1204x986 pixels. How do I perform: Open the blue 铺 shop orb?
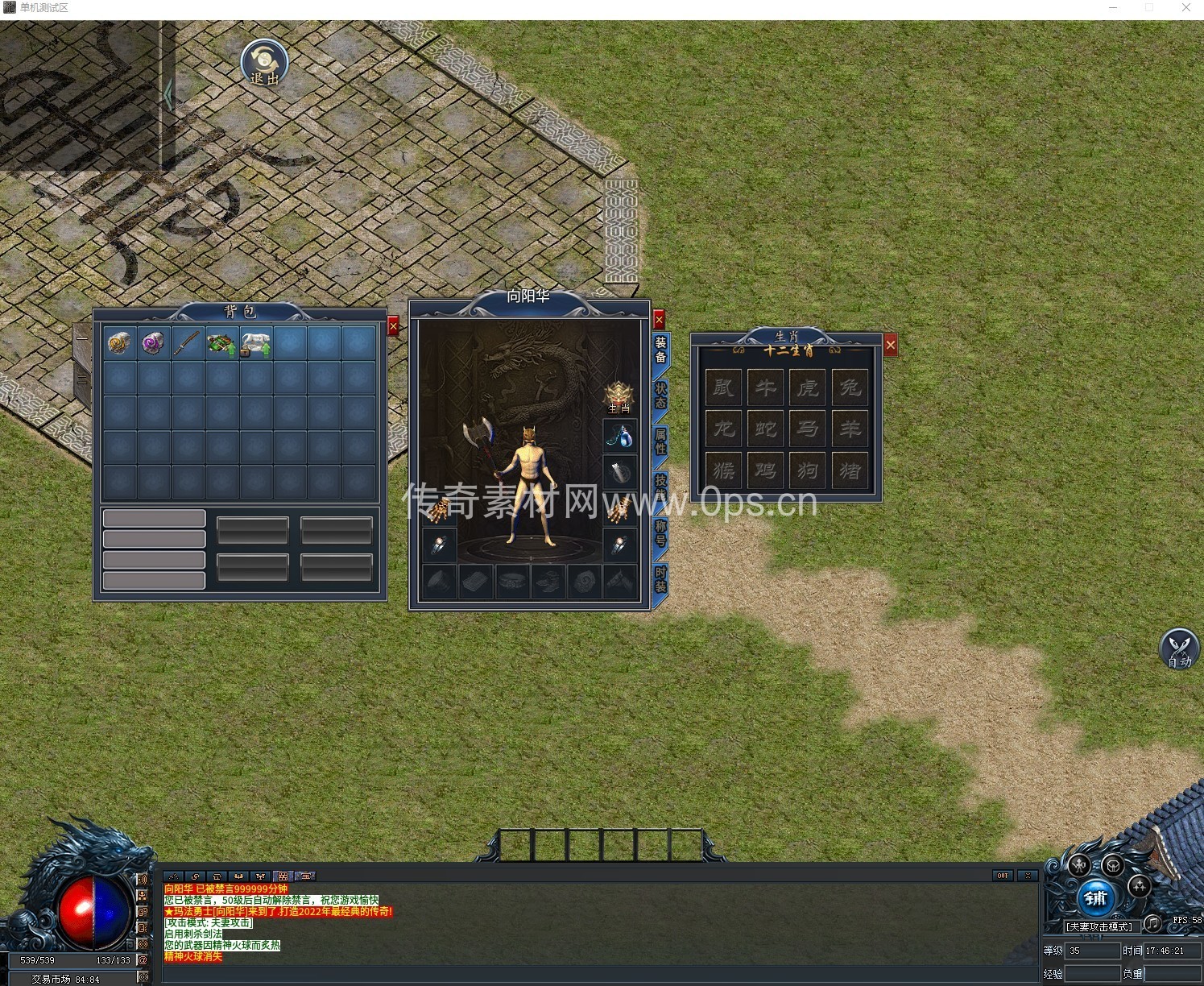[1095, 898]
